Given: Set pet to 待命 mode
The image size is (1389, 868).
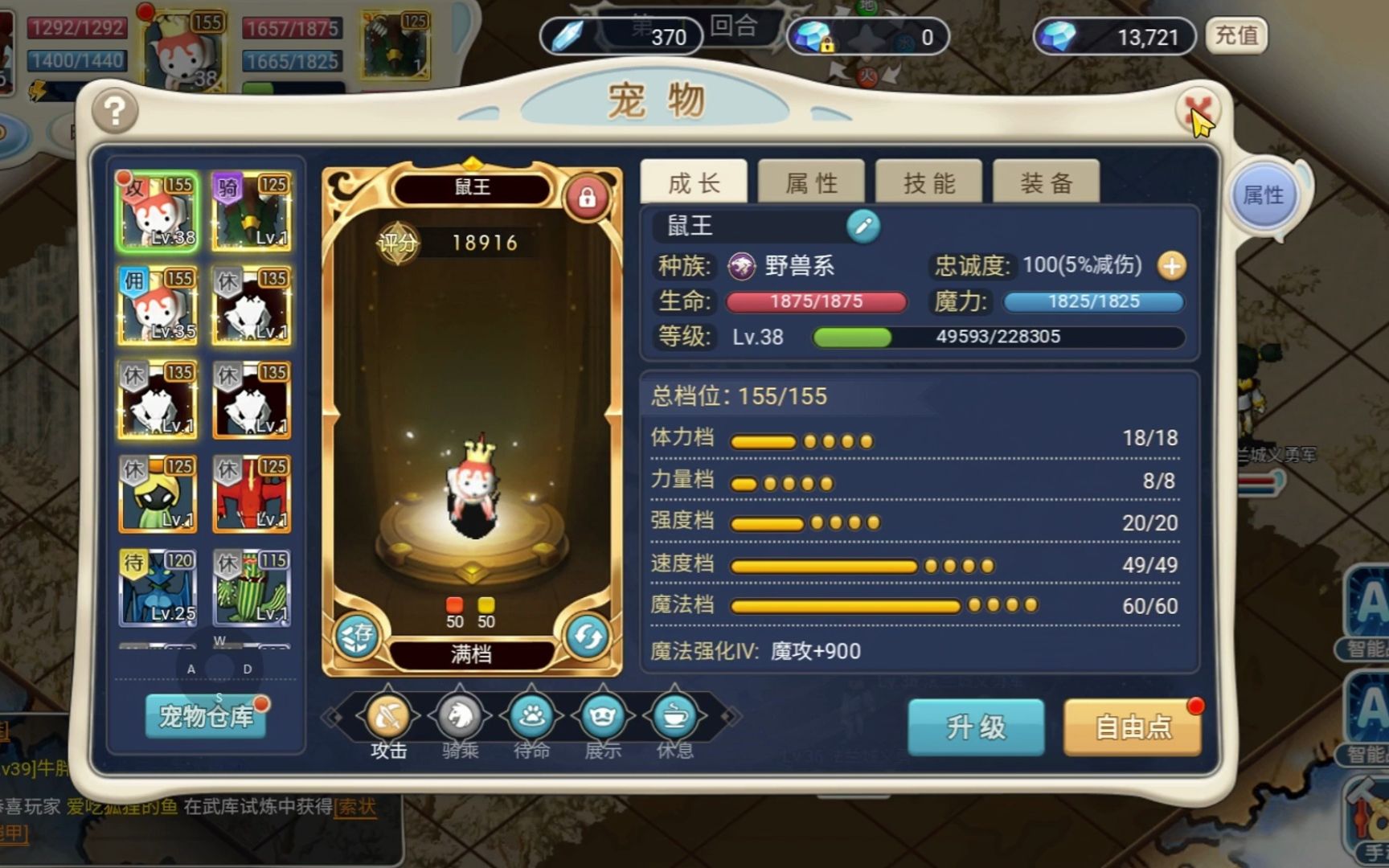Looking at the screenshot, I should (x=531, y=716).
